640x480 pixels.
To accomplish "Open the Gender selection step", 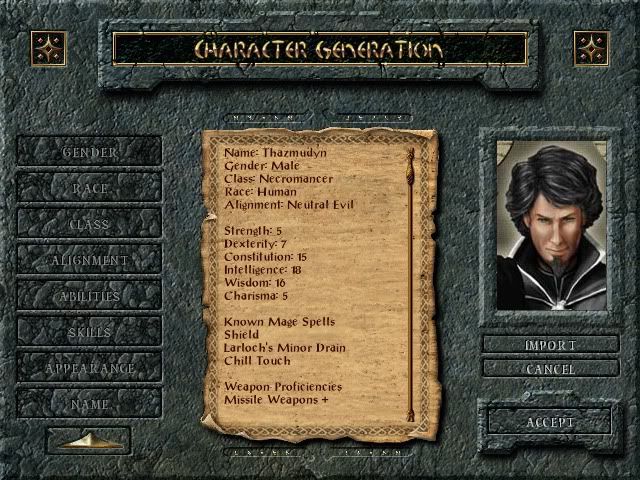I will pyautogui.click(x=89, y=152).
